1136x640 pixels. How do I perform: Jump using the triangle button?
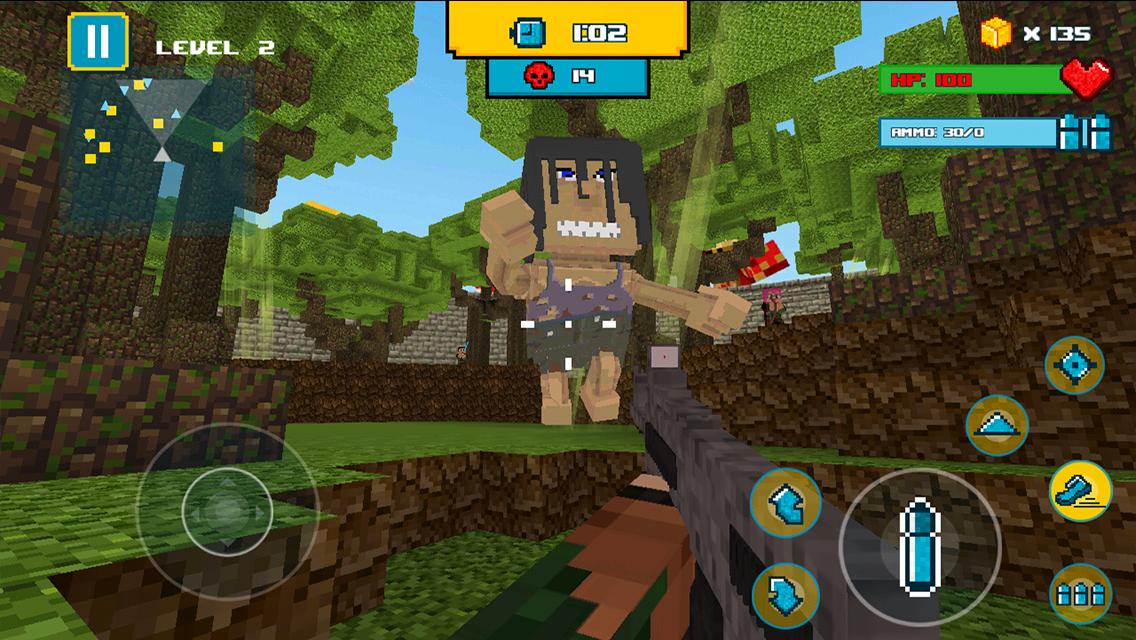pos(997,425)
